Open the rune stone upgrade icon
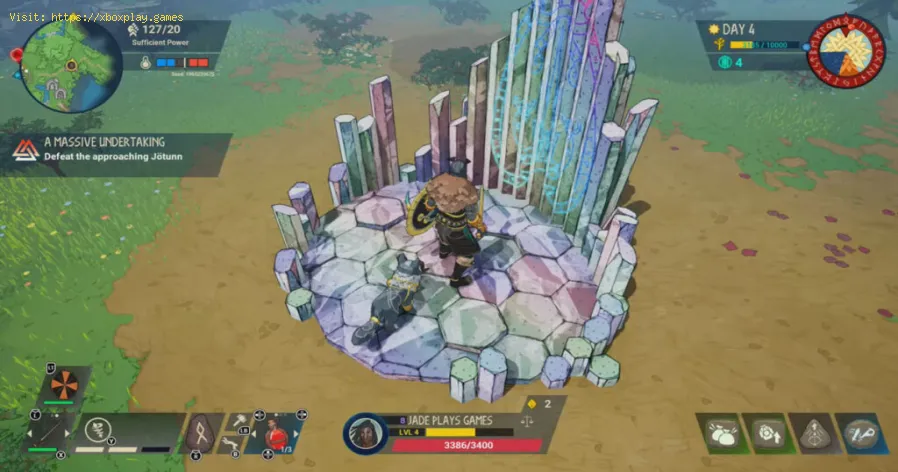The image size is (898, 472). 816,434
